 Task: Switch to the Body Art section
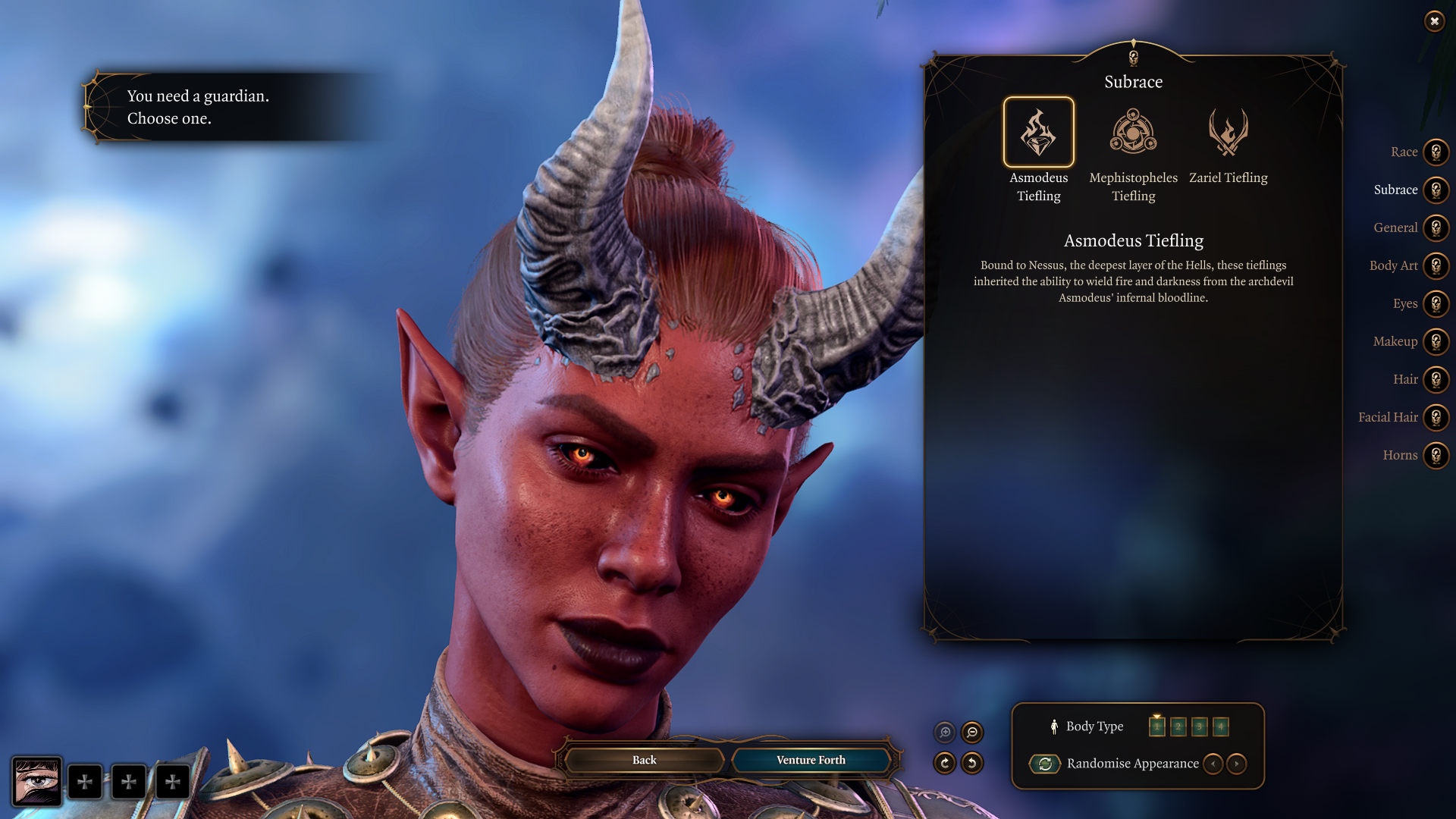pyautogui.click(x=1436, y=265)
